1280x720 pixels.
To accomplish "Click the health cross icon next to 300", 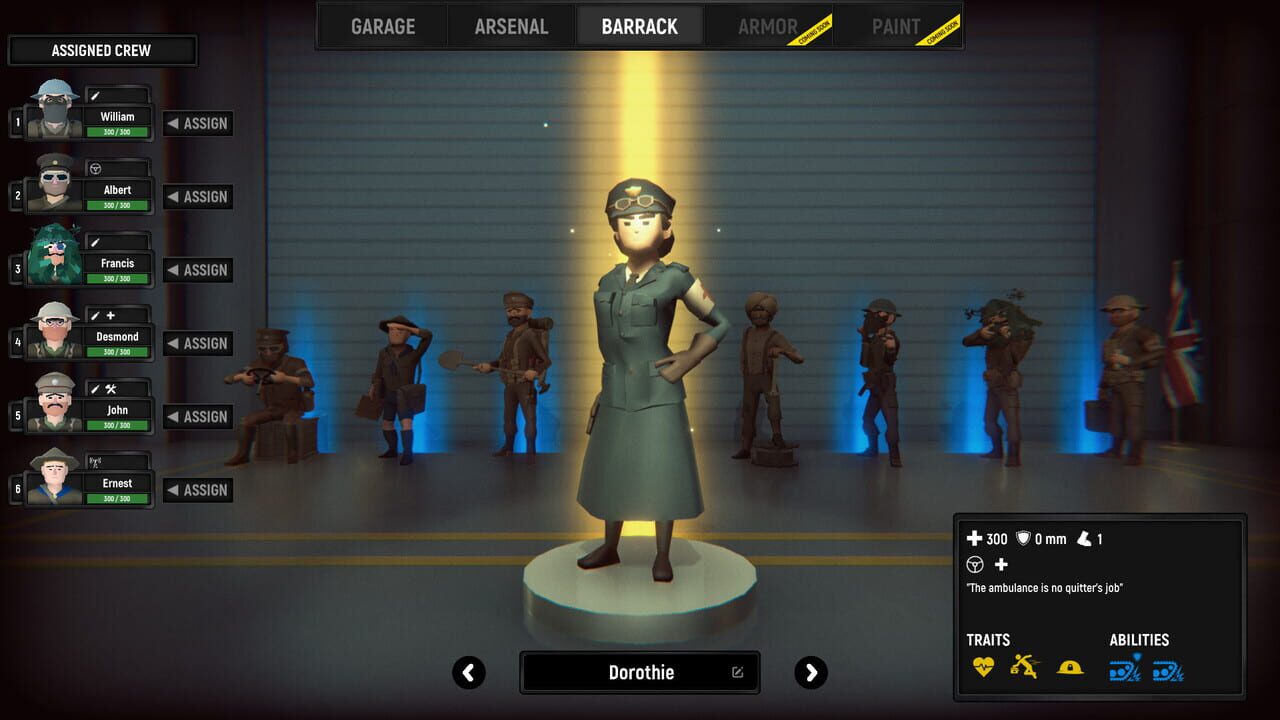I will 974,538.
